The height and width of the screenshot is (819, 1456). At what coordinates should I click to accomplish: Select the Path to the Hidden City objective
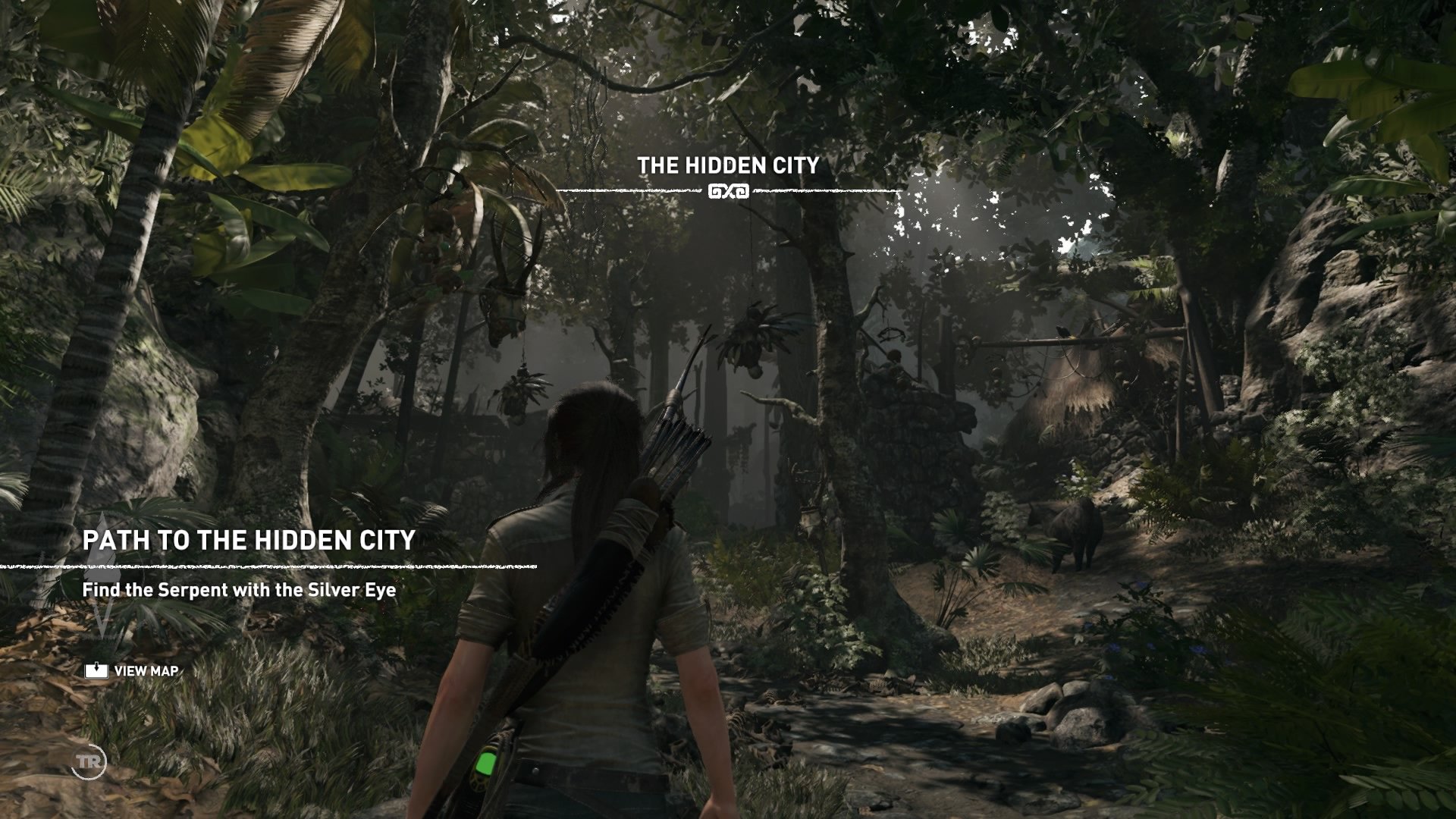tap(249, 540)
